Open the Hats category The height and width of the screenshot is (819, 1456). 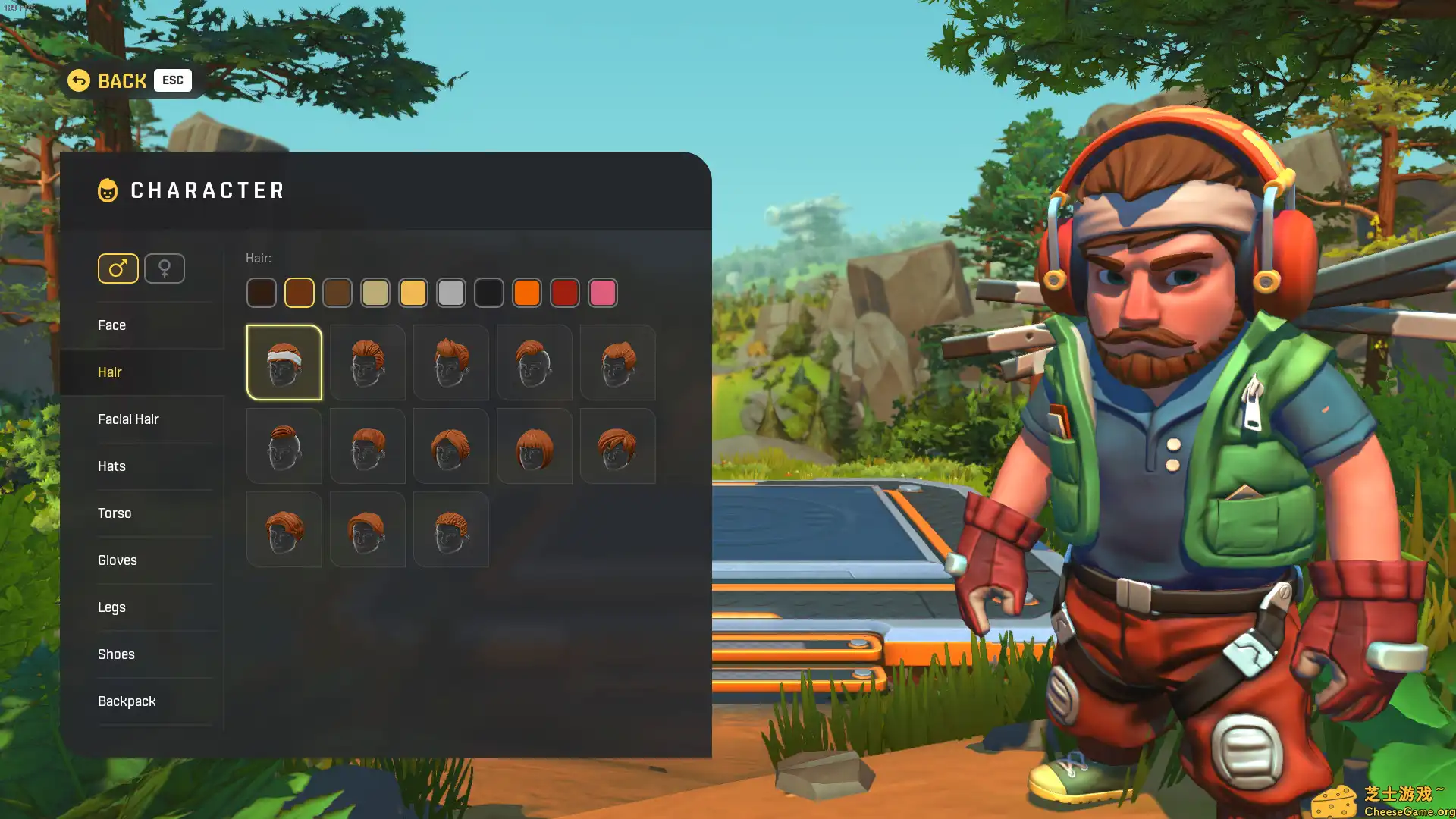click(x=111, y=466)
